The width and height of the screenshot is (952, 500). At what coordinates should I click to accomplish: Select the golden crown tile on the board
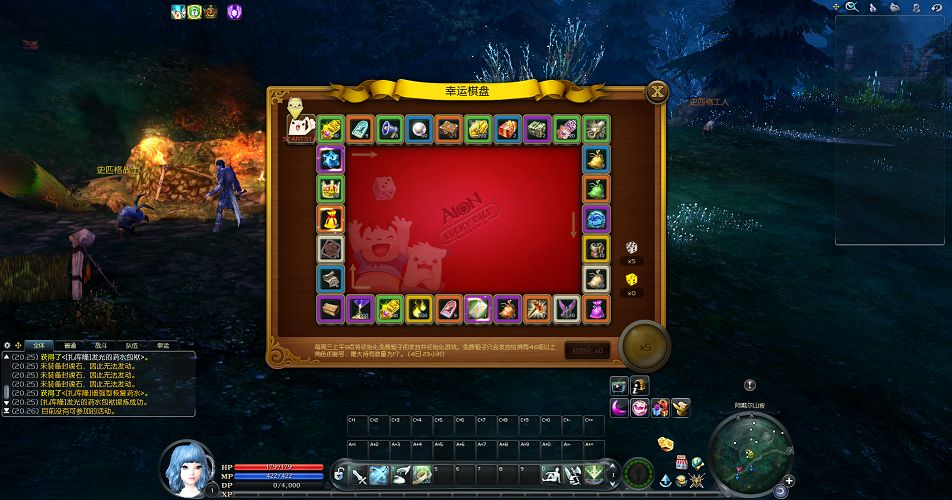pyautogui.click(x=330, y=188)
